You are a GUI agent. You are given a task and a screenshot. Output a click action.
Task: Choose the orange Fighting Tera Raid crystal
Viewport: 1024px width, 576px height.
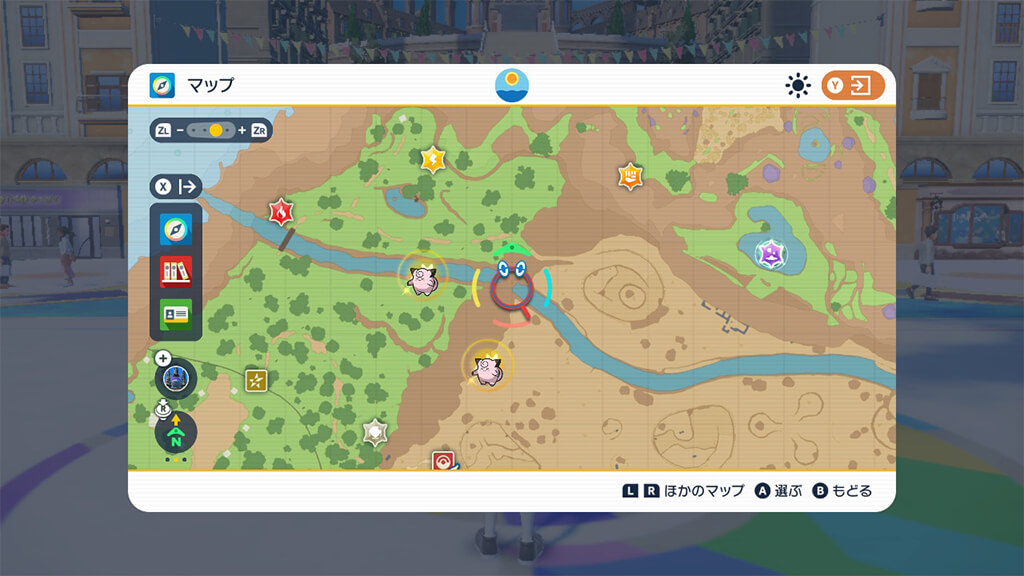coord(629,176)
